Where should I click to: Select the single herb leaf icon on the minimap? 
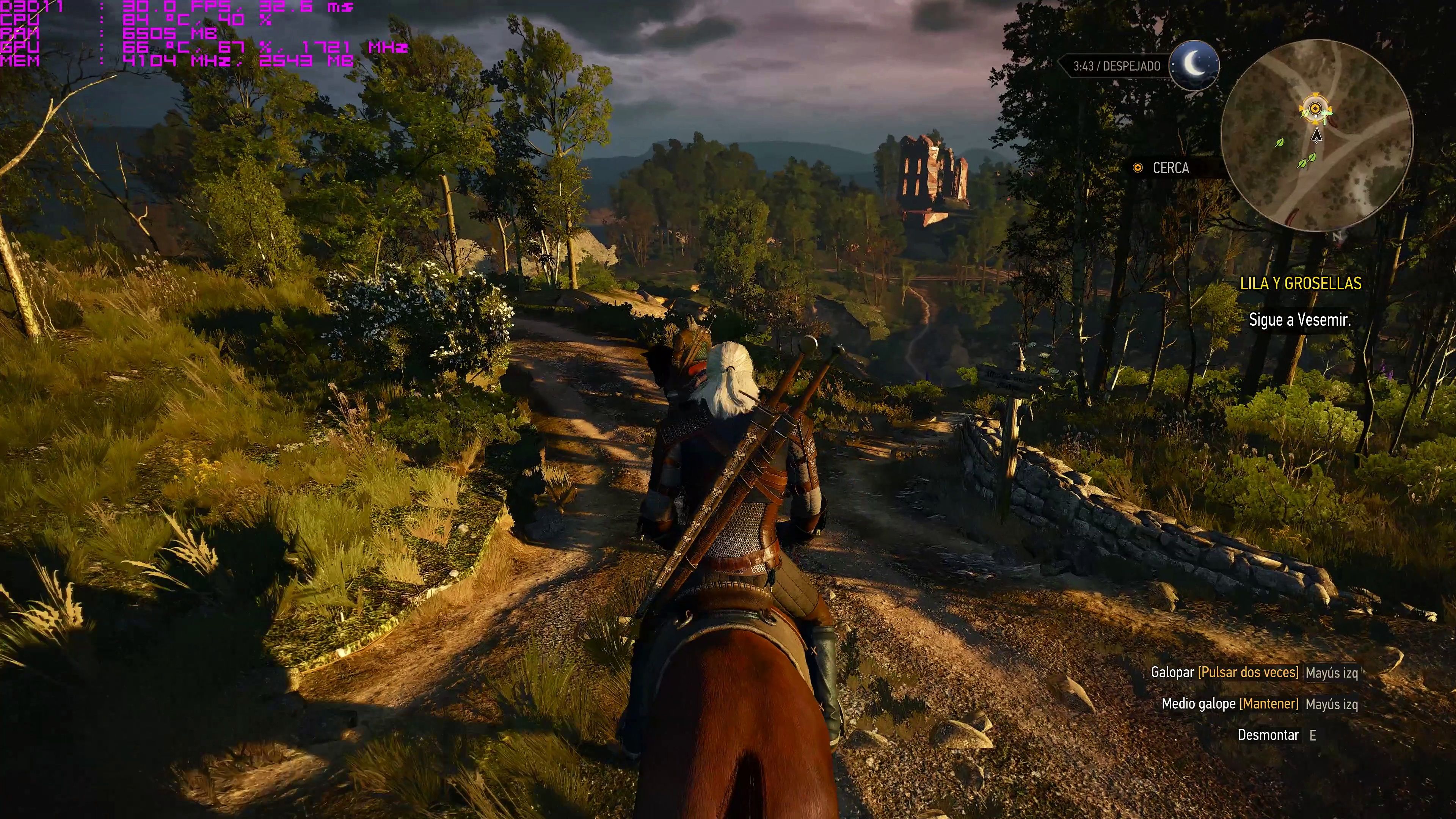1279,143
